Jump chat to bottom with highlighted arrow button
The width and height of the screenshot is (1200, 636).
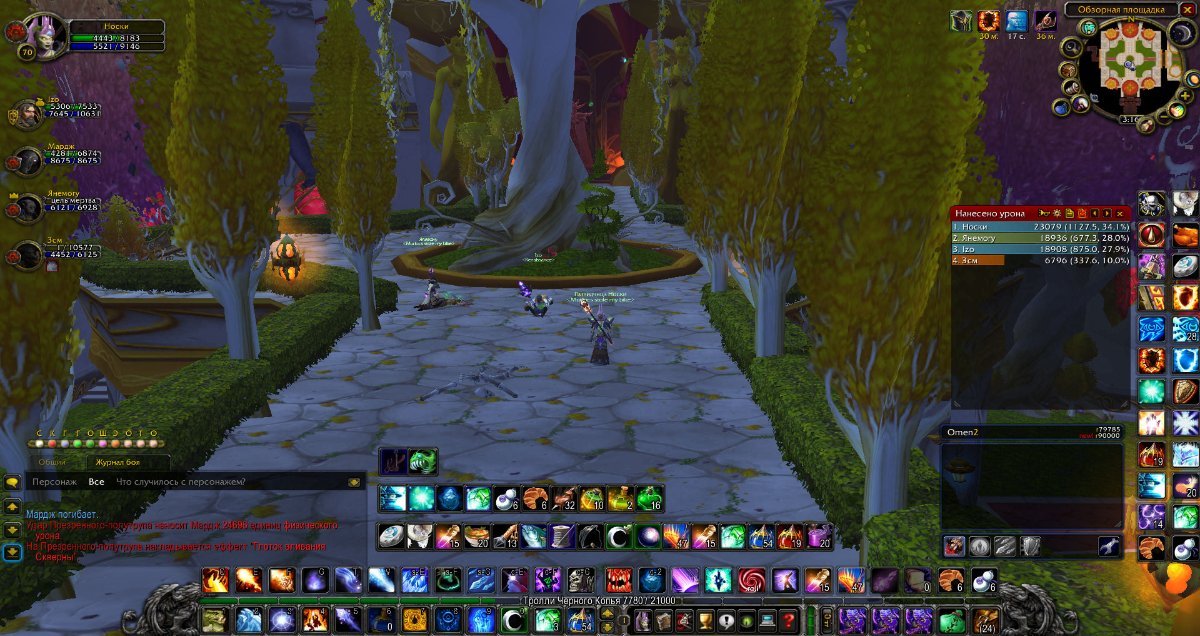click(x=12, y=551)
